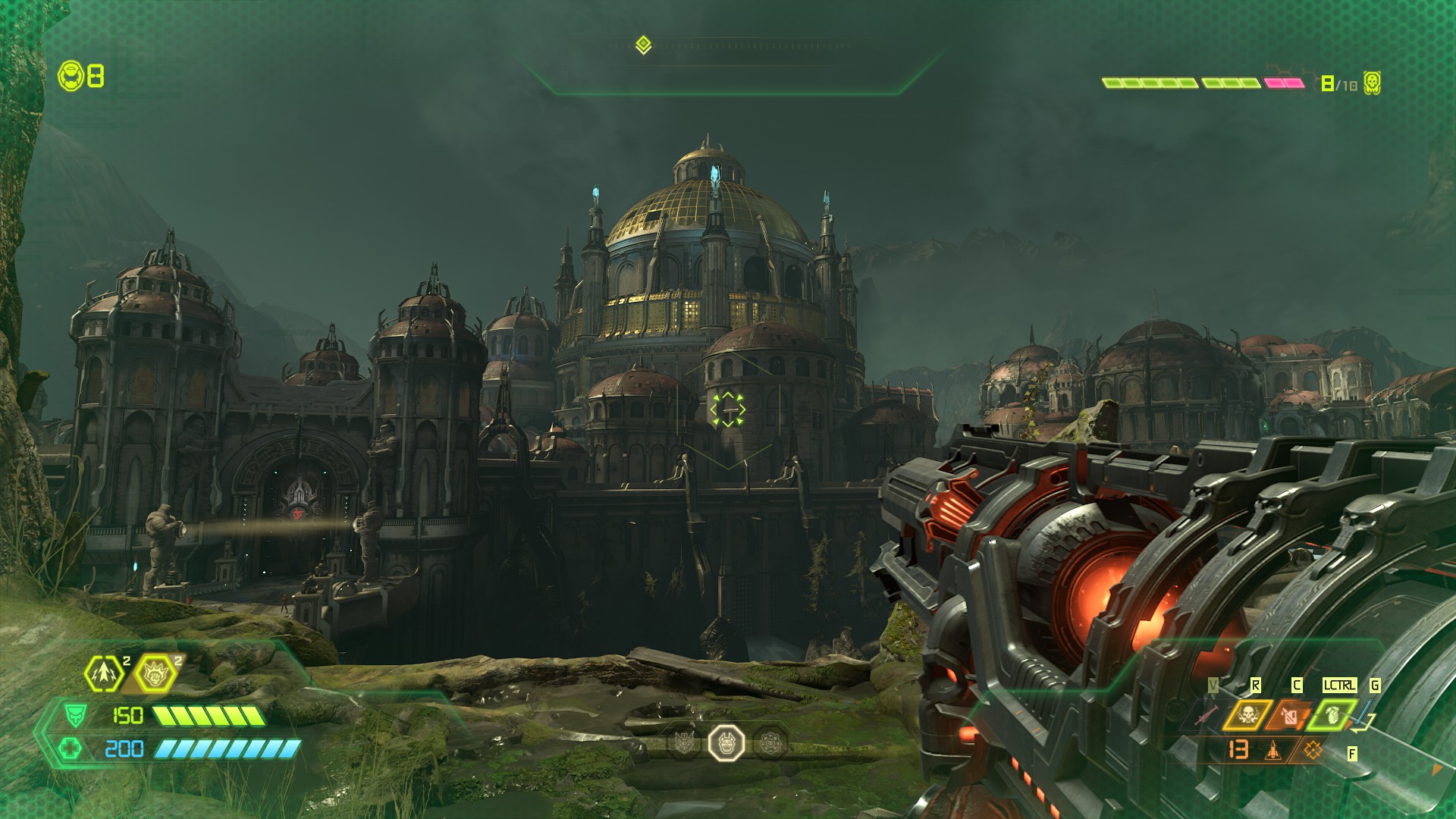1456x819 pixels.
Task: Choose the highlighted horned demon face rune
Action: click(726, 742)
